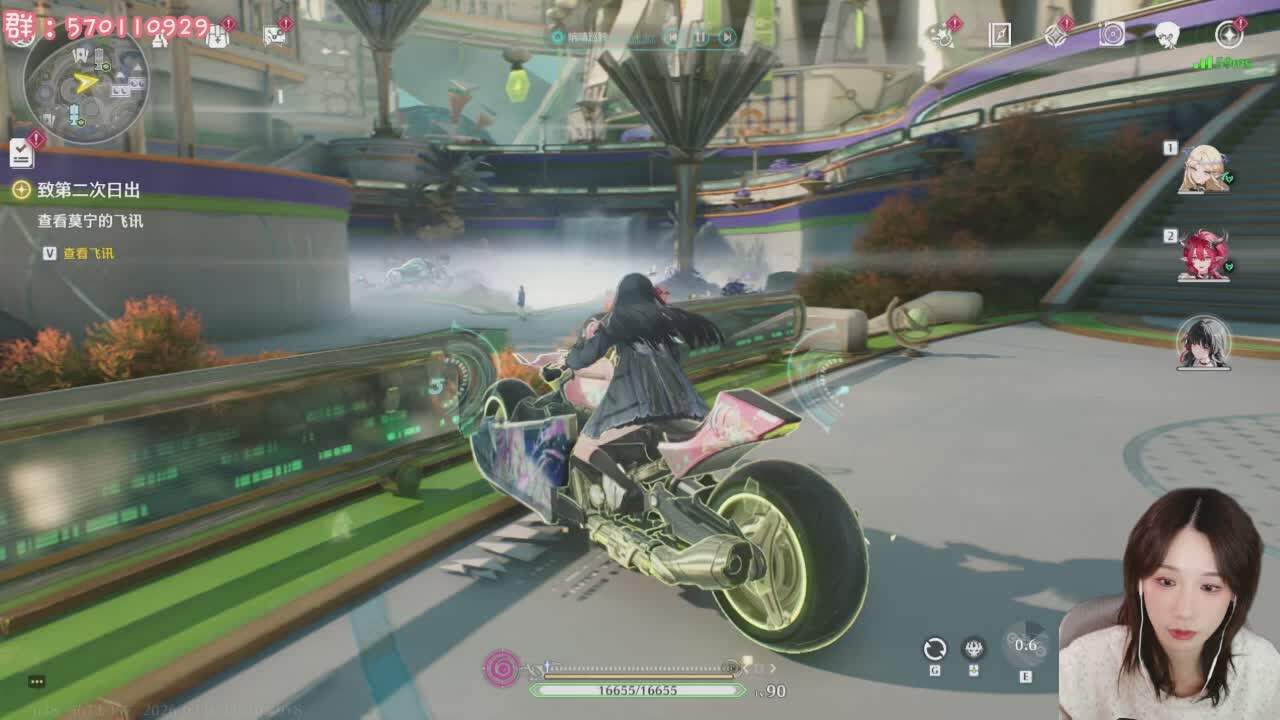Open the small chat bubble in bottom-left corner
The image size is (1280, 720).
[x=37, y=682]
